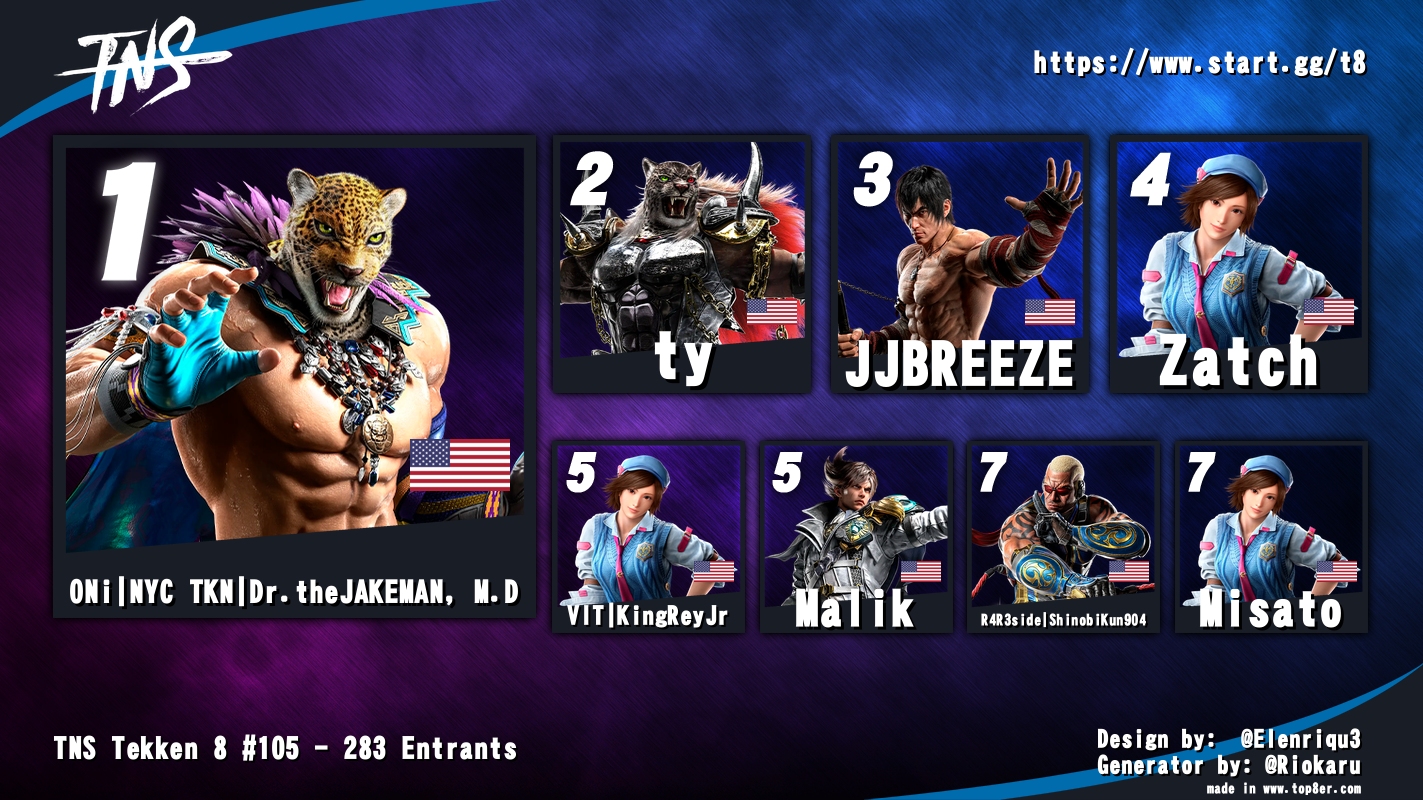Viewport: 1423px width, 800px height.
Task: Select the first-place Dr.theJAKEMAN player card
Action: click(x=294, y=375)
